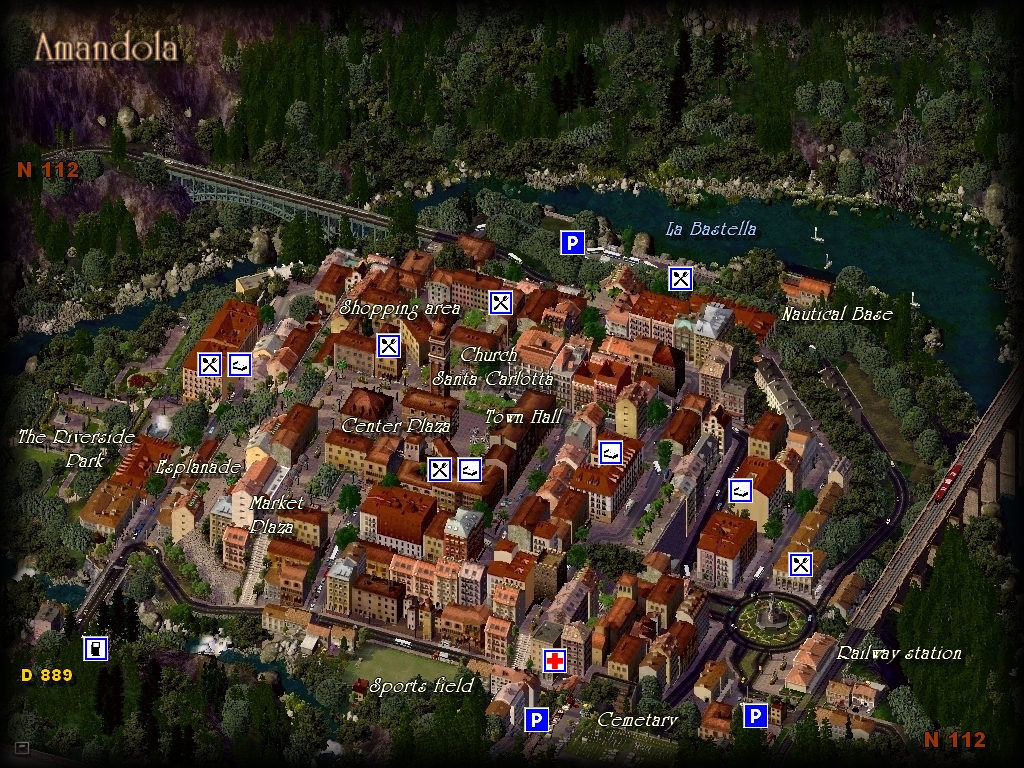Select the hotel bed marker below Center Plaza

tap(470, 469)
